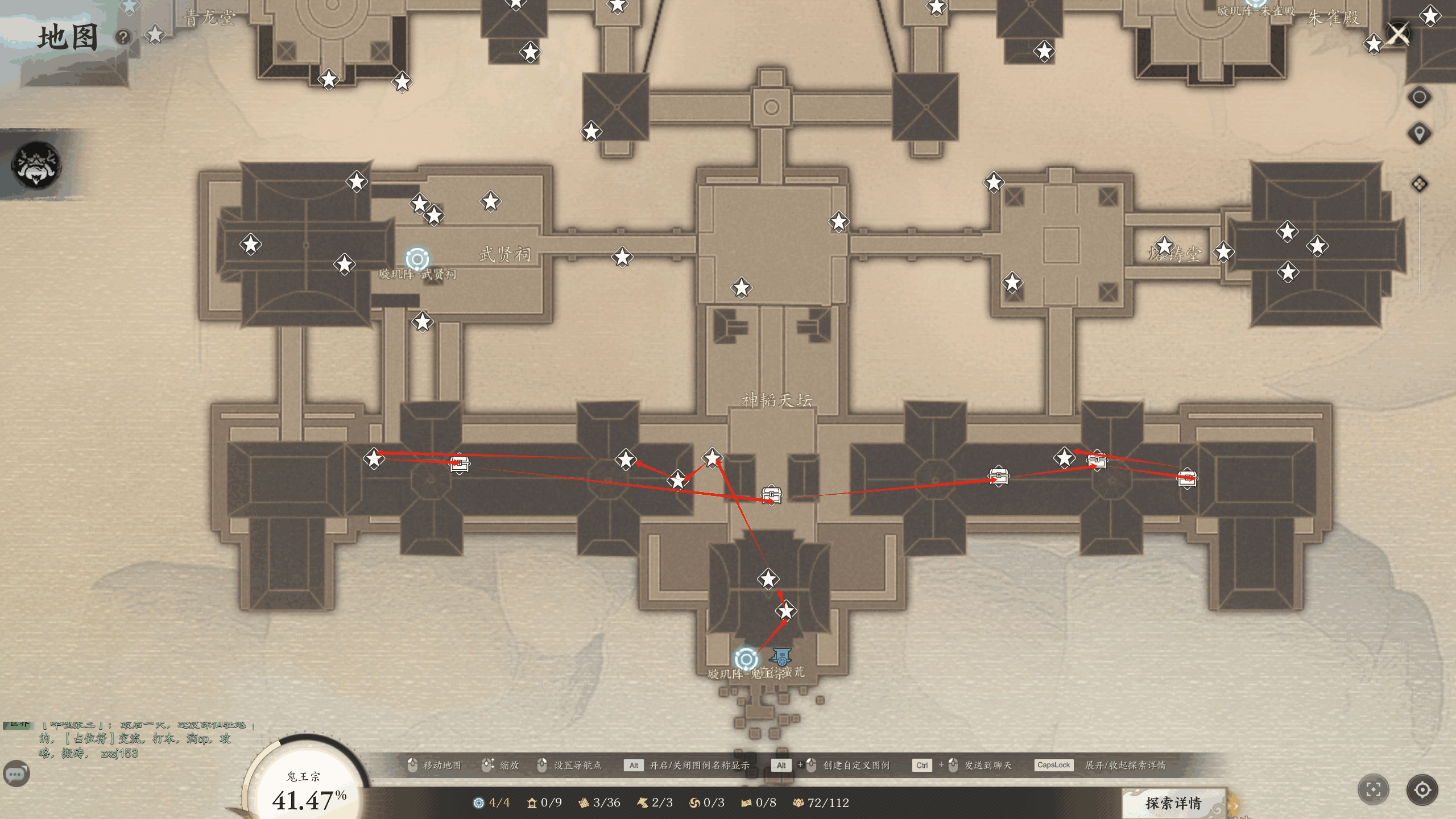
Task: Open the help question mark beside 地图
Action: click(x=123, y=38)
